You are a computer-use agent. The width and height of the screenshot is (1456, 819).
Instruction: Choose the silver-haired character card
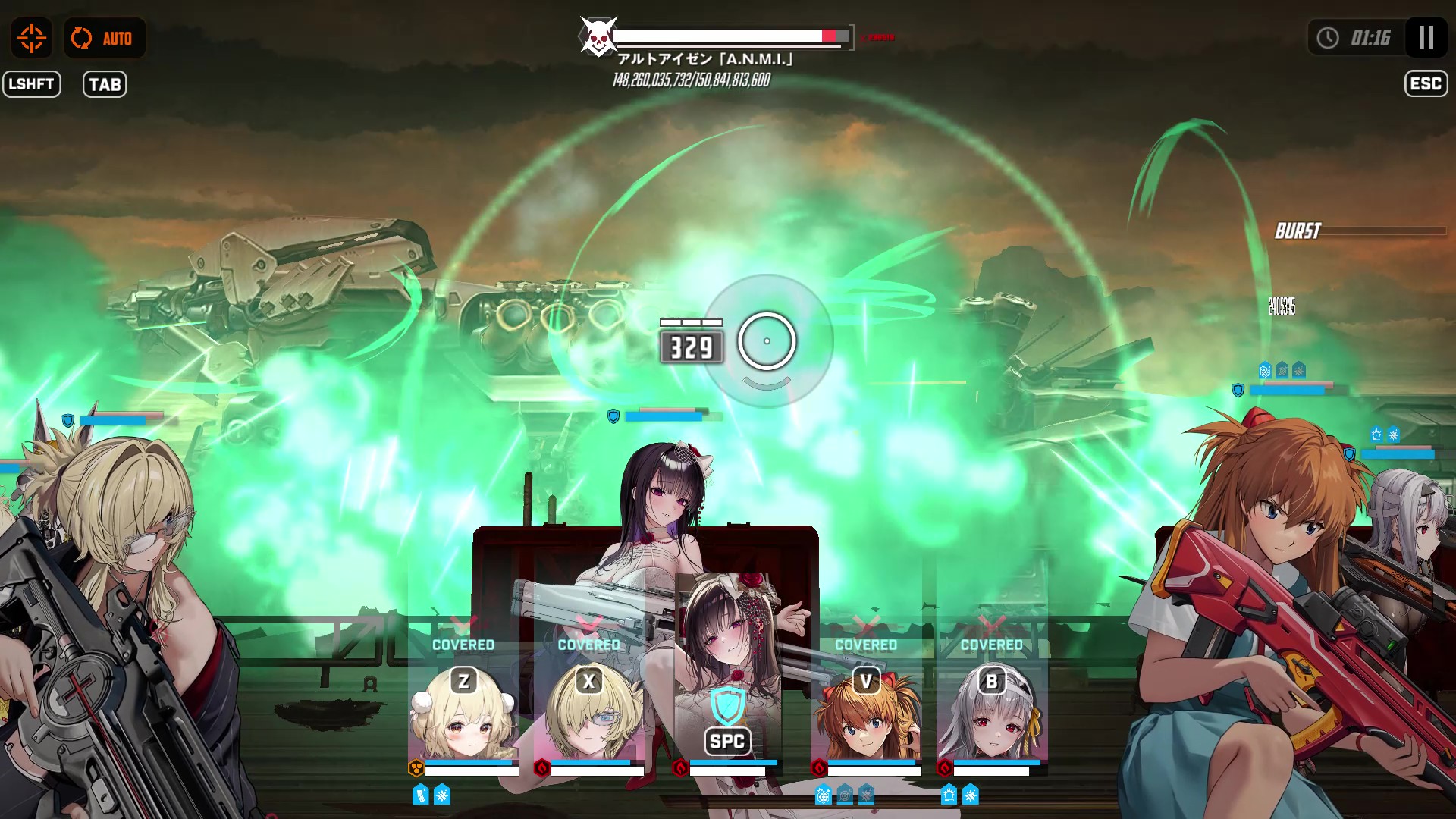click(x=992, y=713)
